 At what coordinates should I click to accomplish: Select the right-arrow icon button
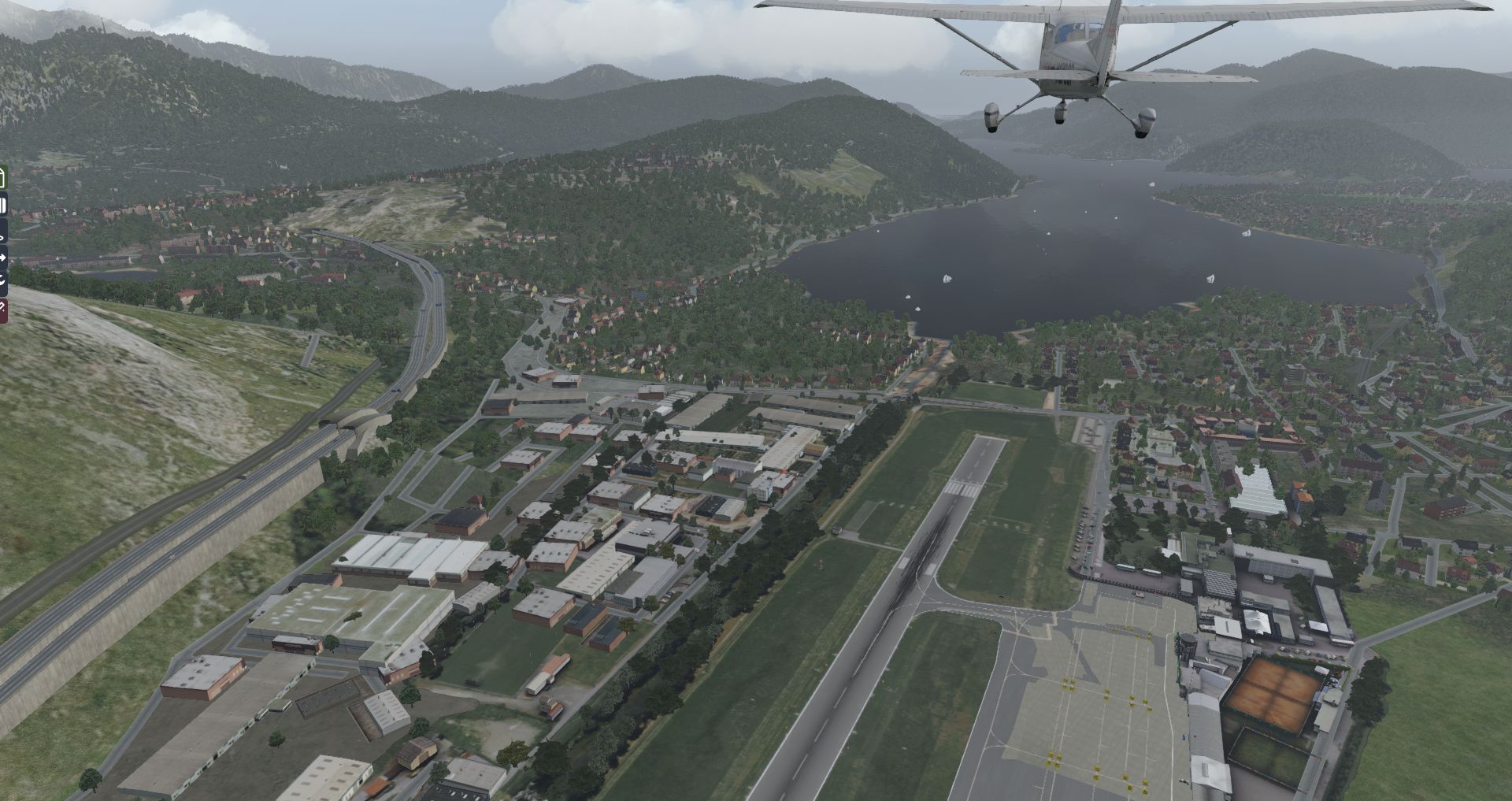pyautogui.click(x=2, y=258)
